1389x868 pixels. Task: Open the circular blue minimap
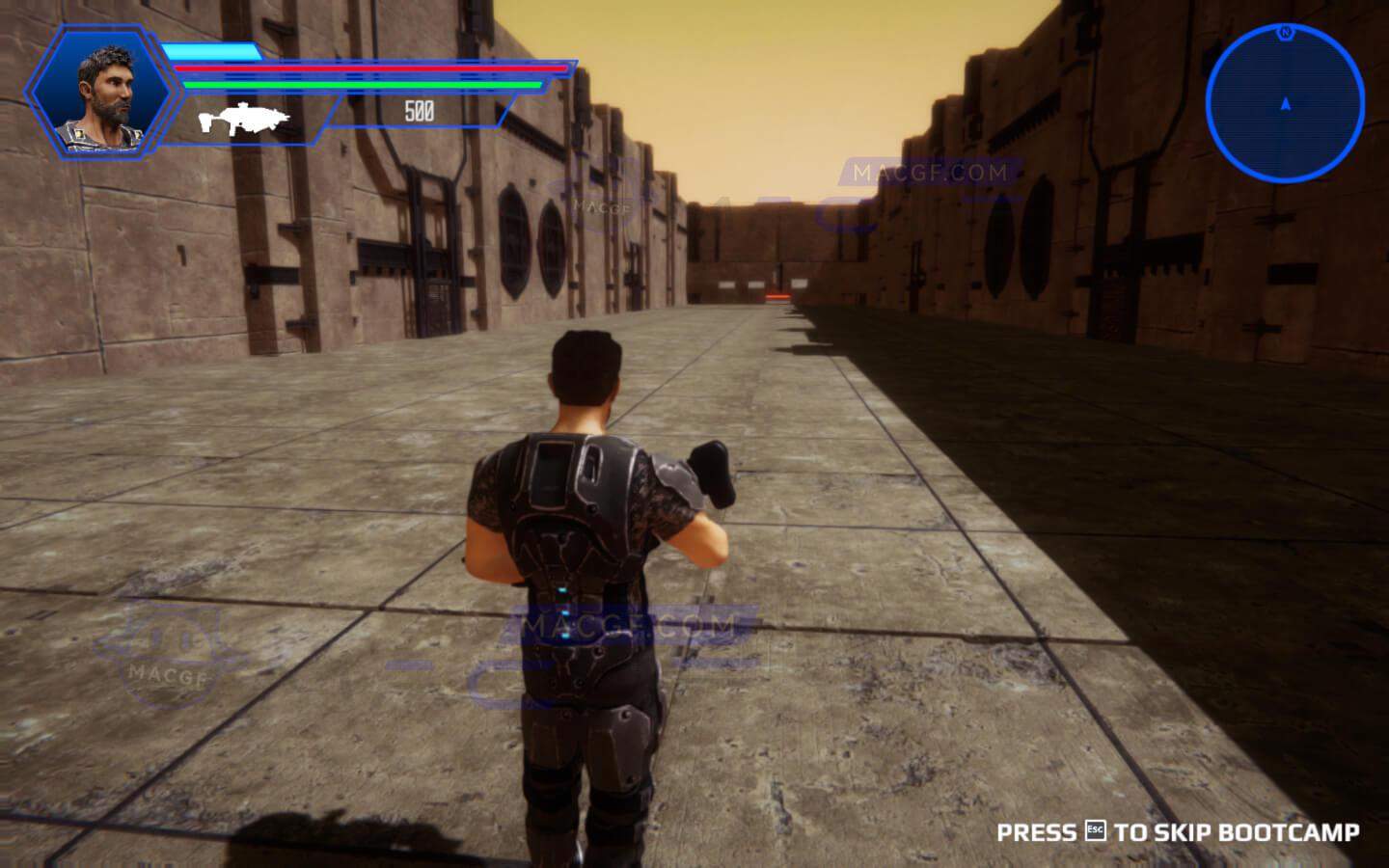pyautogui.click(x=1285, y=102)
